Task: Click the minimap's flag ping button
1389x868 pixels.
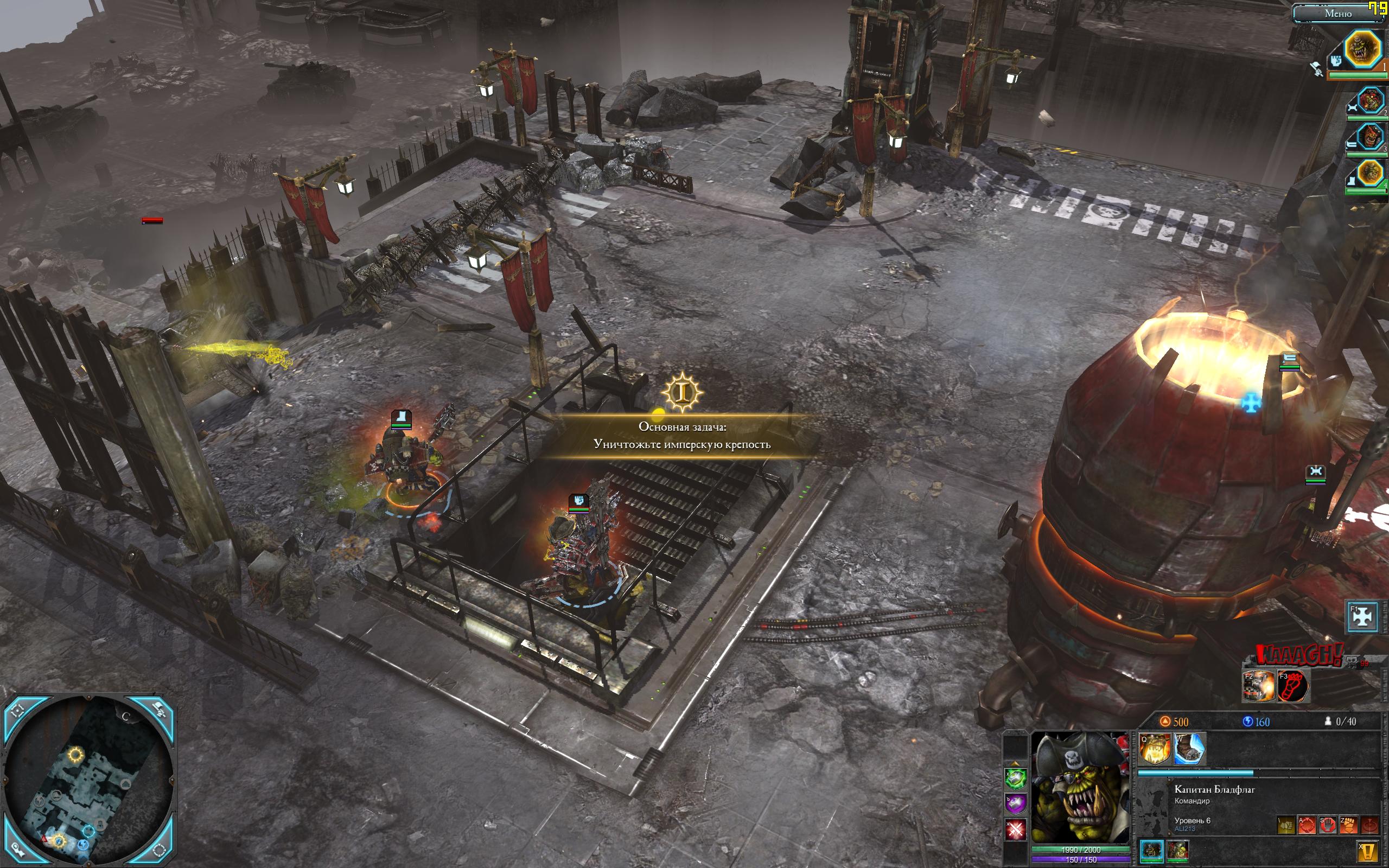Action: [159, 711]
